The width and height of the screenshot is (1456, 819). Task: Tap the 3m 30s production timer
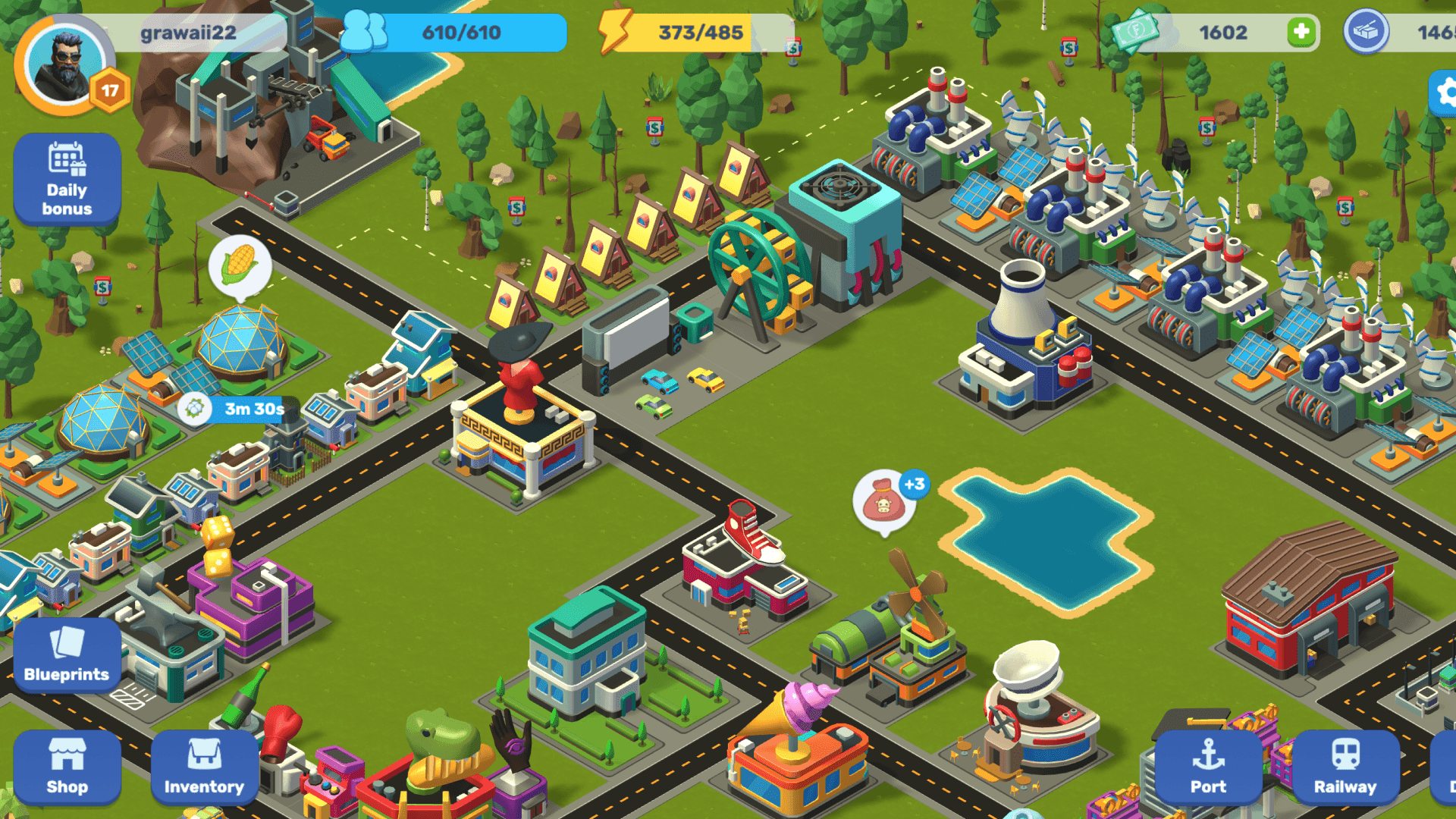(241, 409)
